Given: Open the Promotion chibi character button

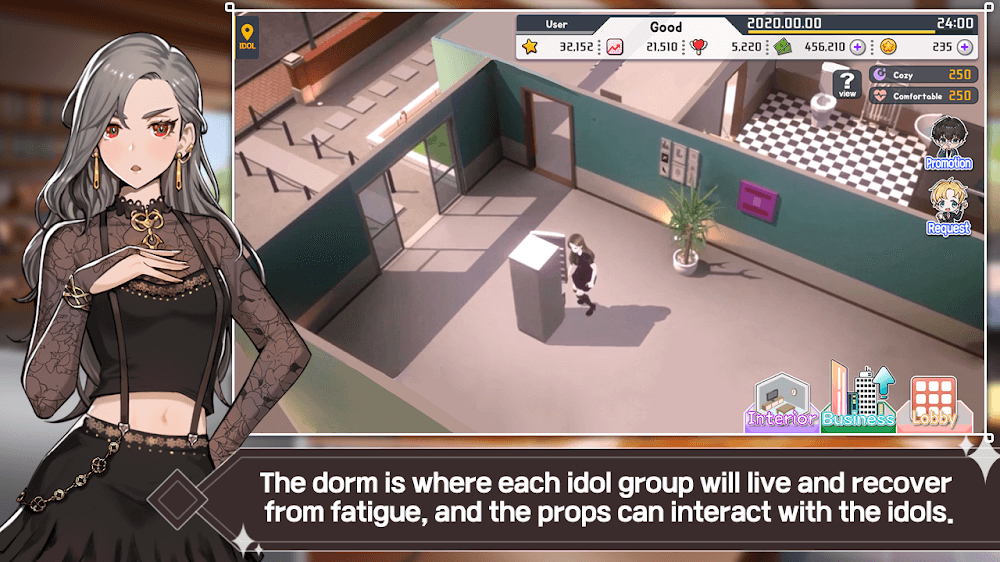Looking at the screenshot, I should (x=947, y=143).
